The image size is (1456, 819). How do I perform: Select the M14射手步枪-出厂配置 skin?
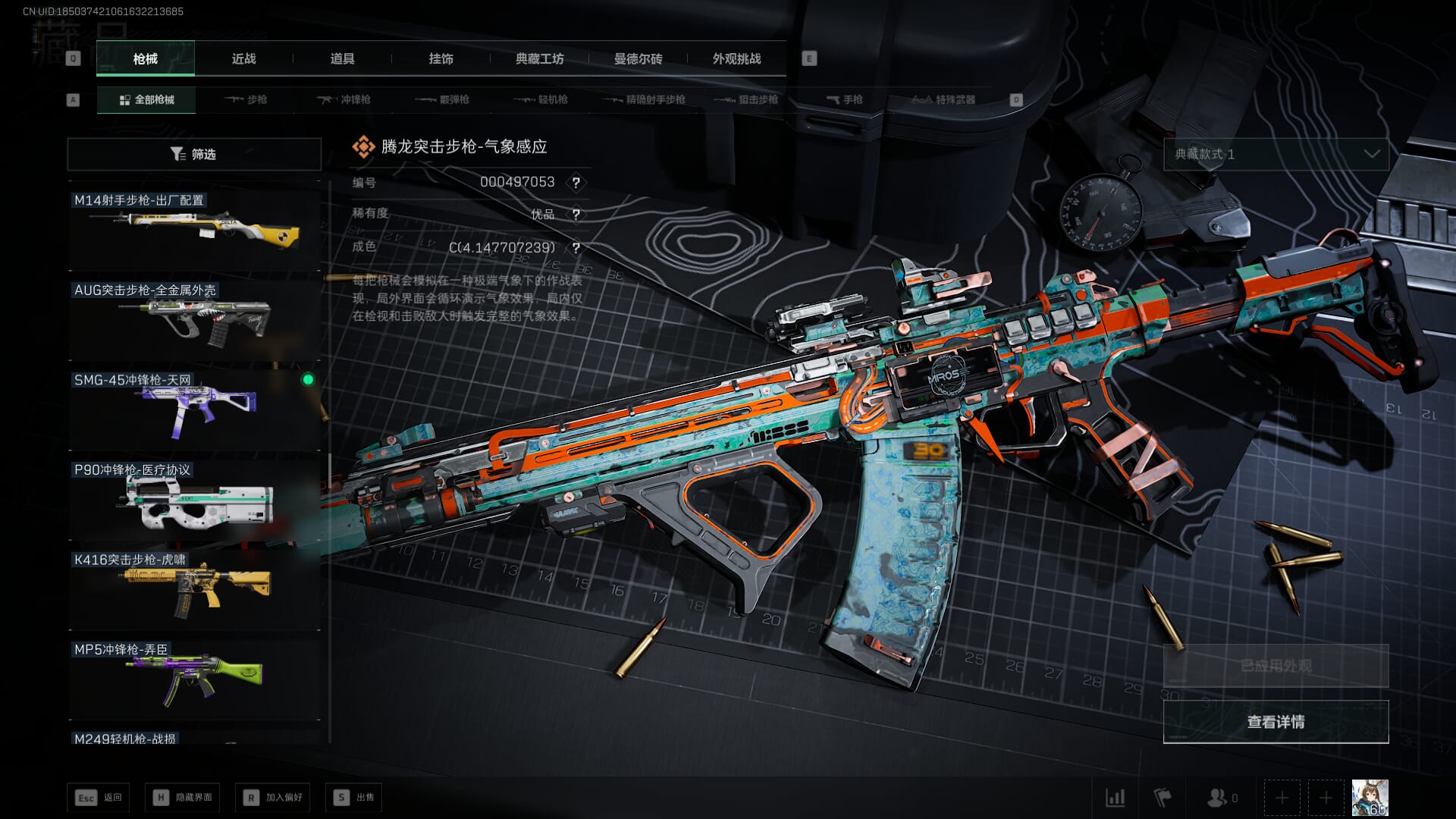194,227
